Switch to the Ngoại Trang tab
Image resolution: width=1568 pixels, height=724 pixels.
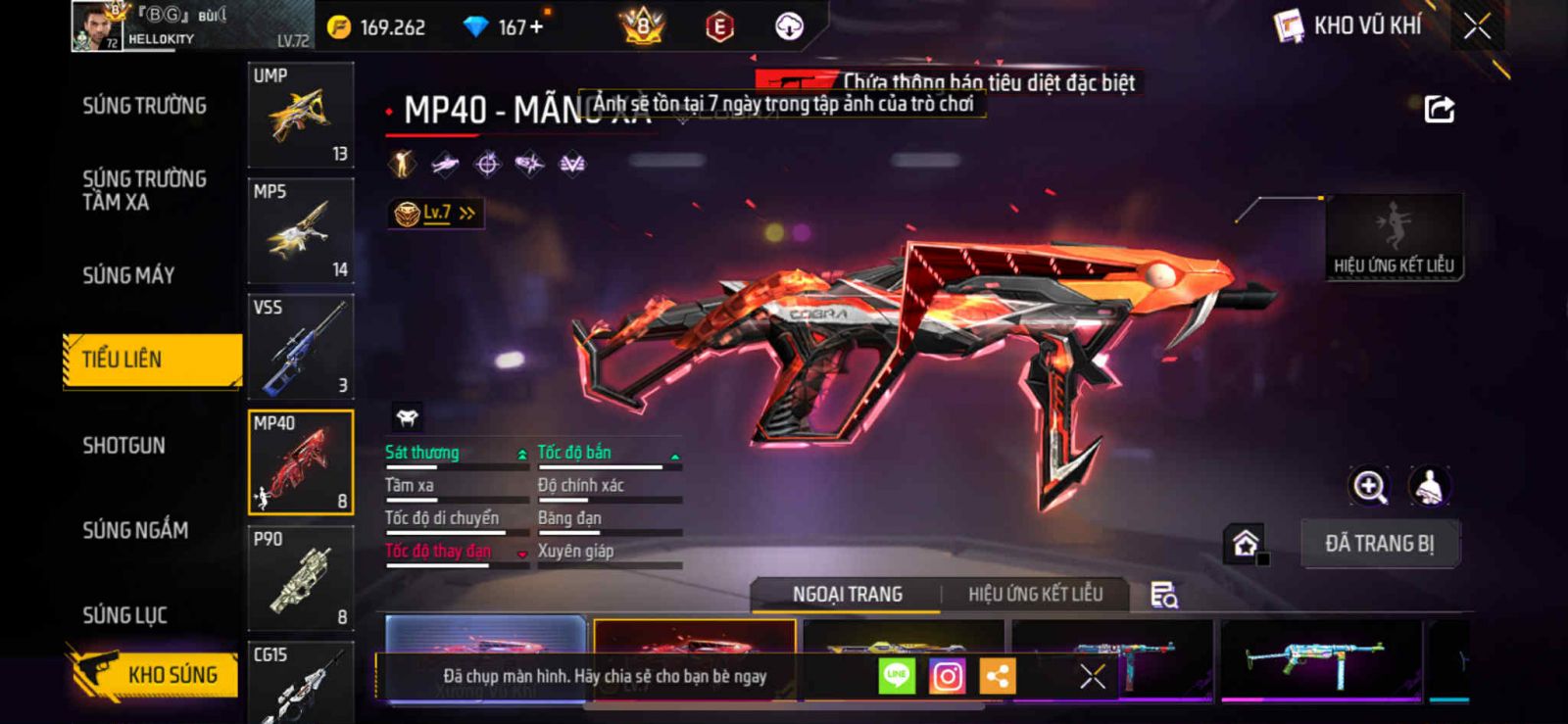(x=847, y=595)
